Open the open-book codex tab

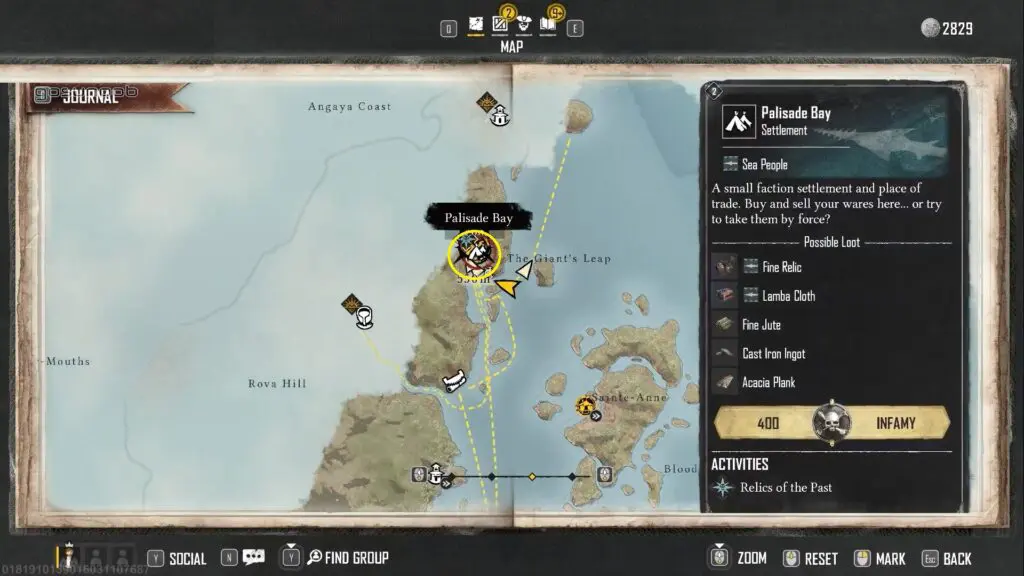(549, 25)
